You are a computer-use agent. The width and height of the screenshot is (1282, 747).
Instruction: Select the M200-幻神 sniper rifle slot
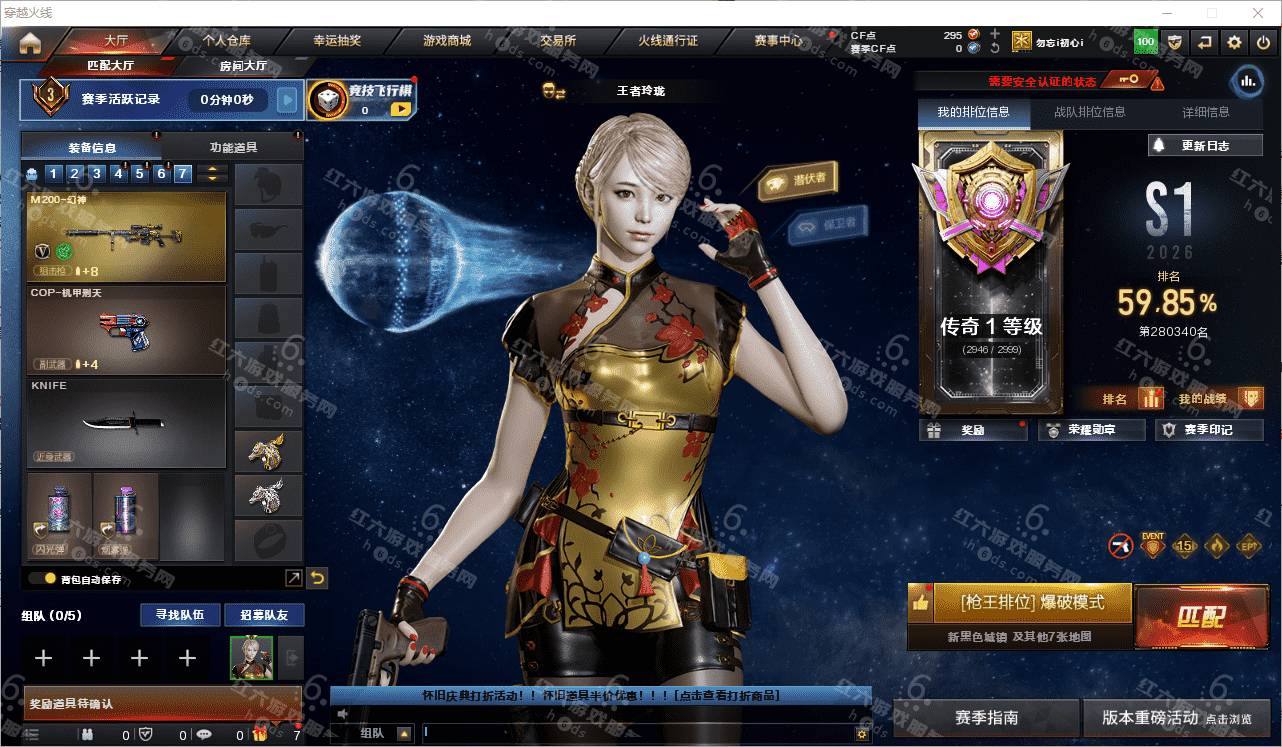pyautogui.click(x=126, y=236)
